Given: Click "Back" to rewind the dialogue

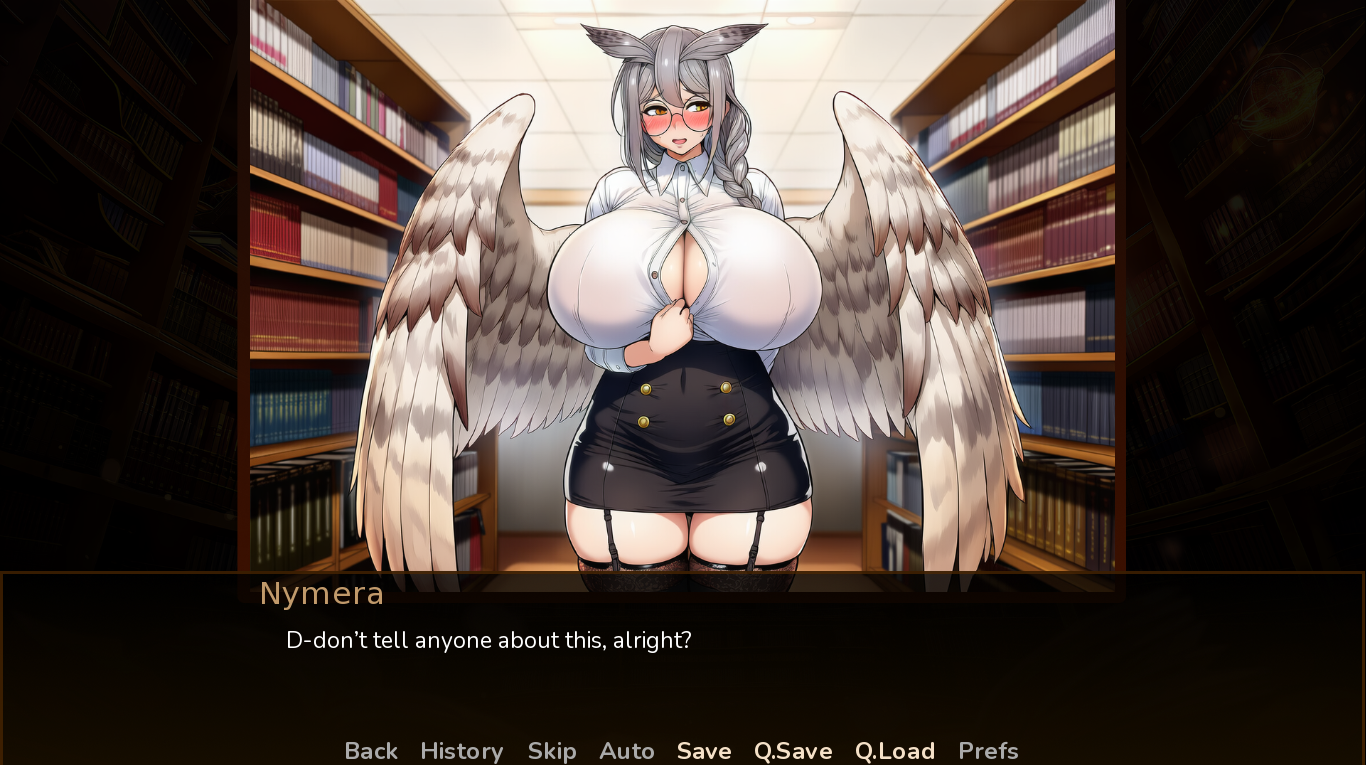Looking at the screenshot, I should click(x=370, y=751).
